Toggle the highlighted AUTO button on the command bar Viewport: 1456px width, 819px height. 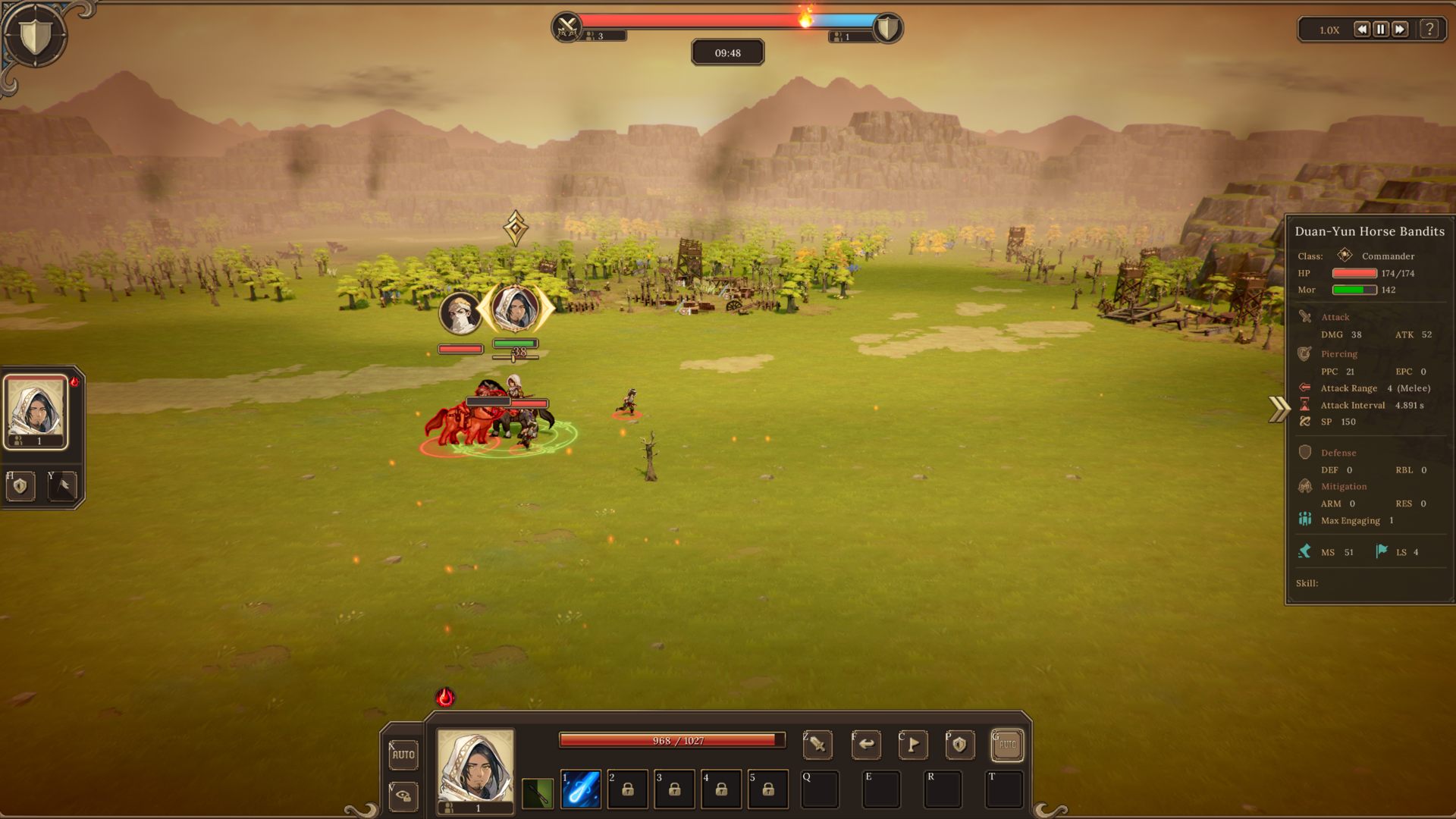pos(1007,745)
